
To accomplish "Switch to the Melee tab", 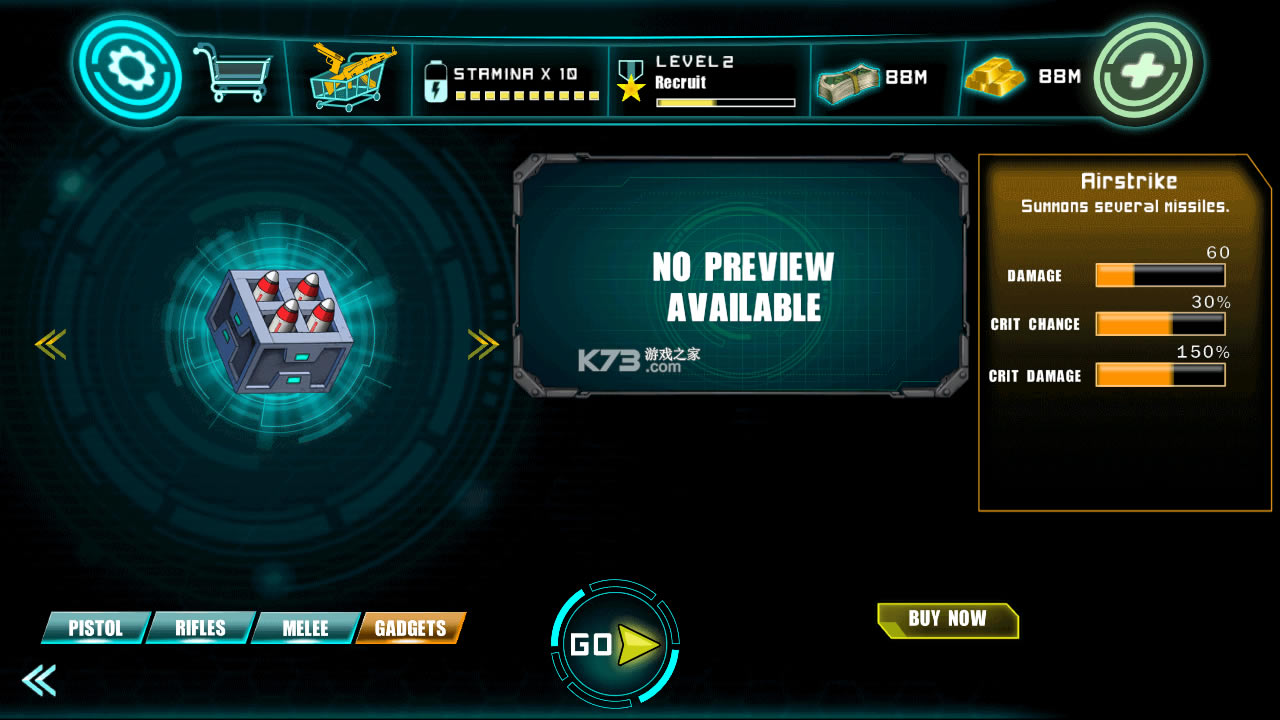I will click(305, 628).
